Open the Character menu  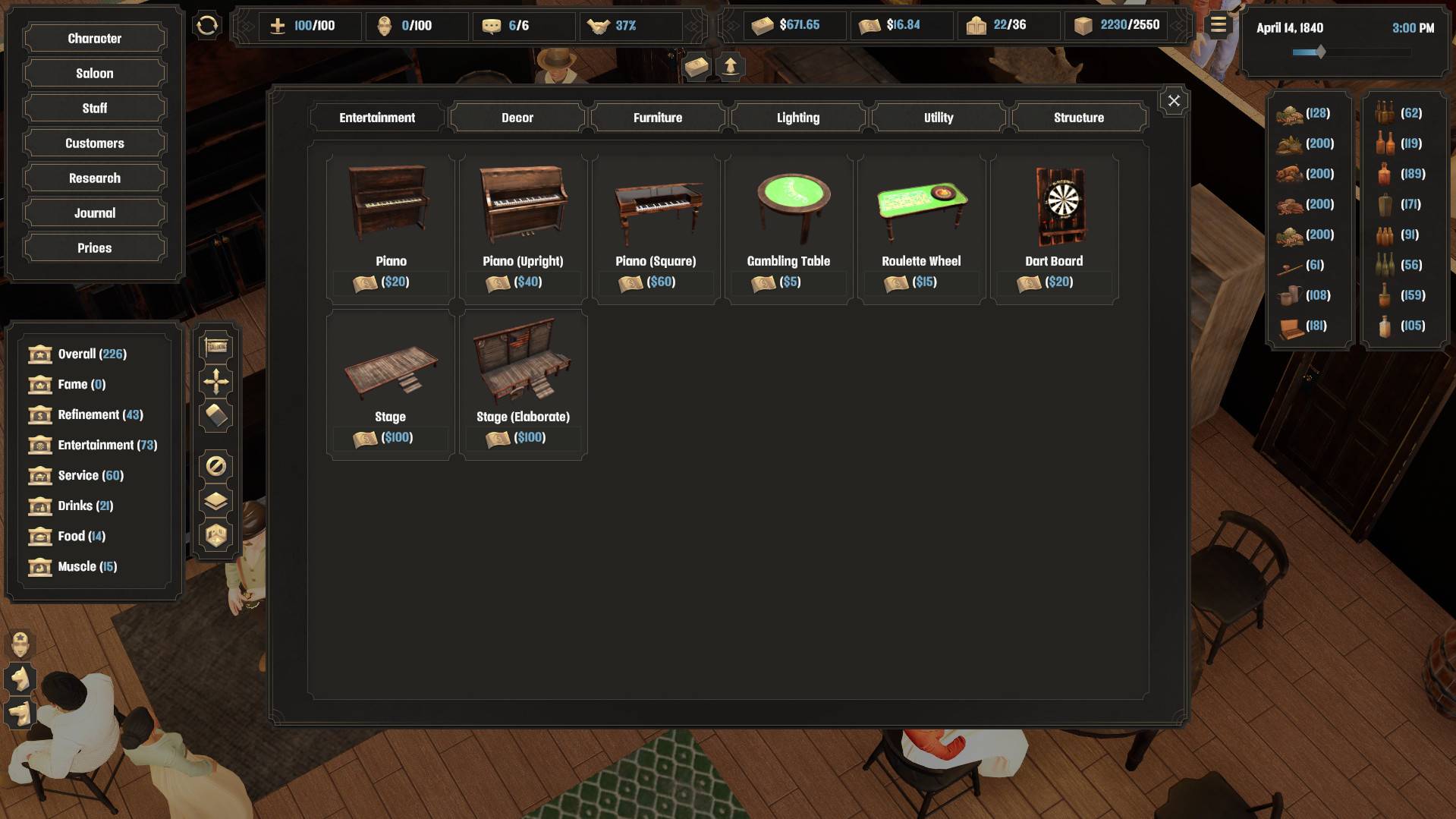[x=94, y=39]
